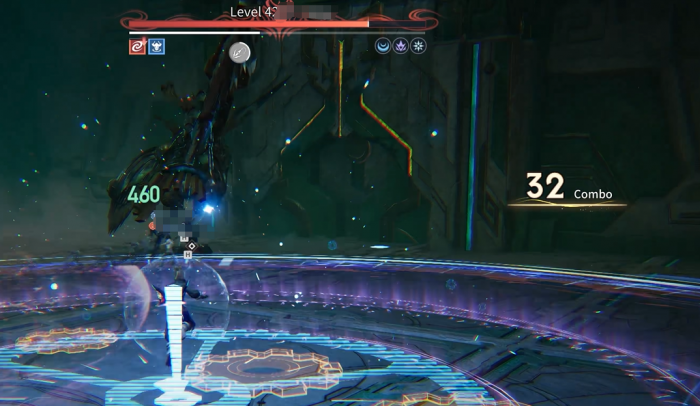The height and width of the screenshot is (406, 700).
Task: Click the snowflake element icon
Action: 418,46
